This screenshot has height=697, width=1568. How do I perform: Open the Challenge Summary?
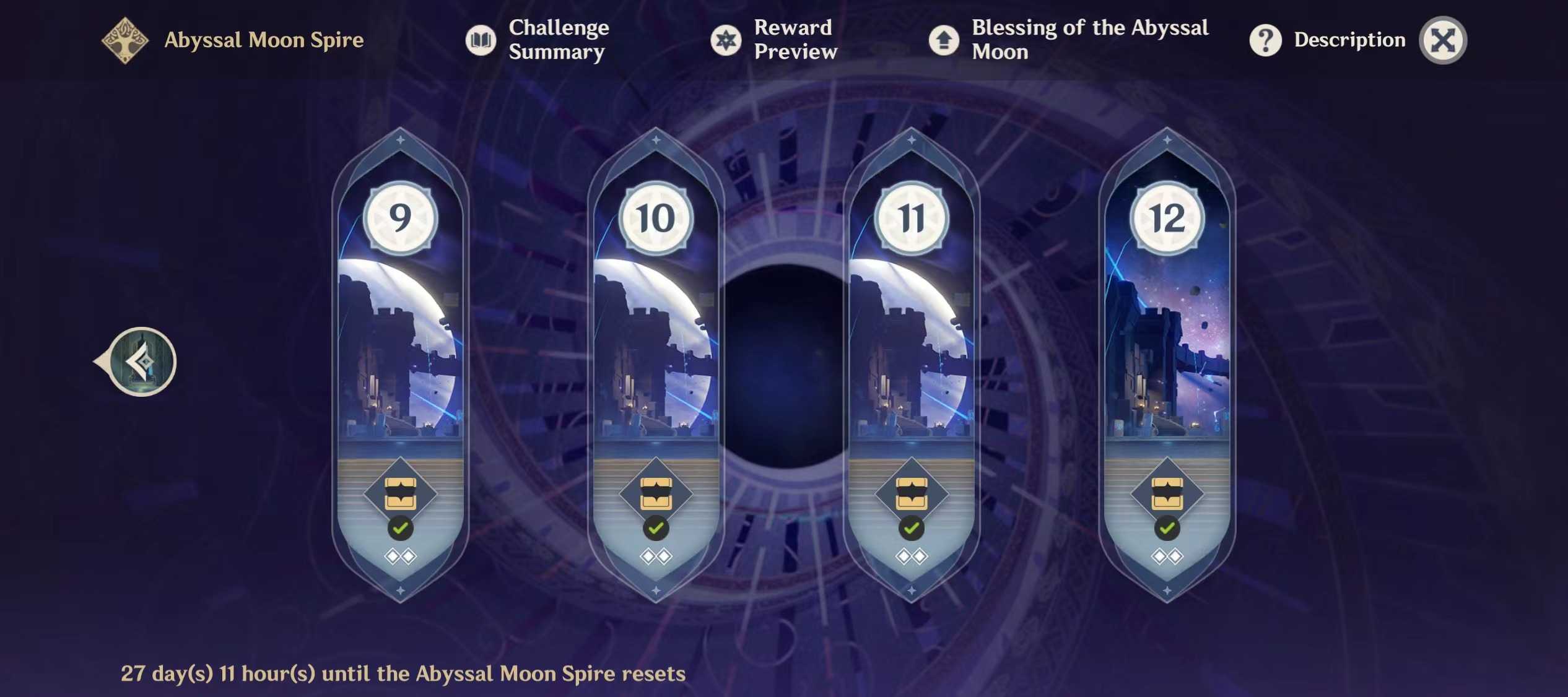point(538,40)
